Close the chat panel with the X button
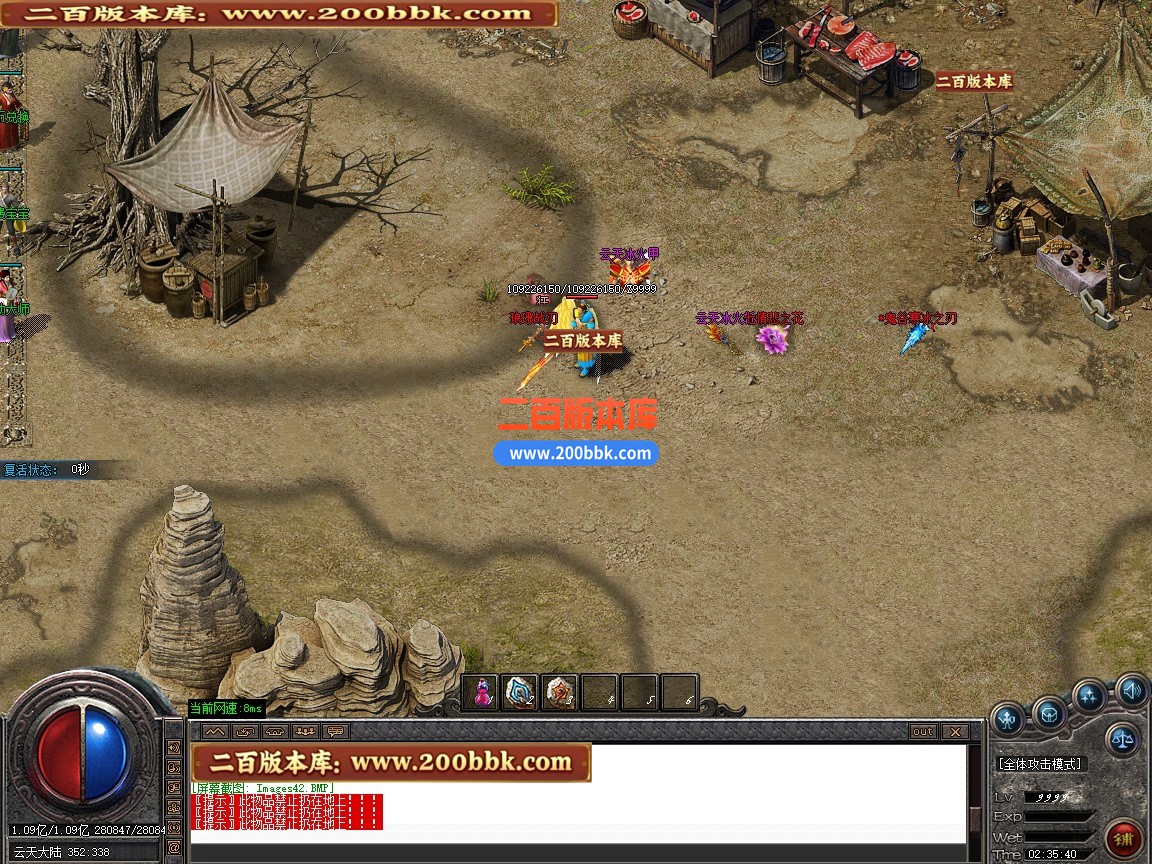This screenshot has width=1152, height=864. coord(955,732)
